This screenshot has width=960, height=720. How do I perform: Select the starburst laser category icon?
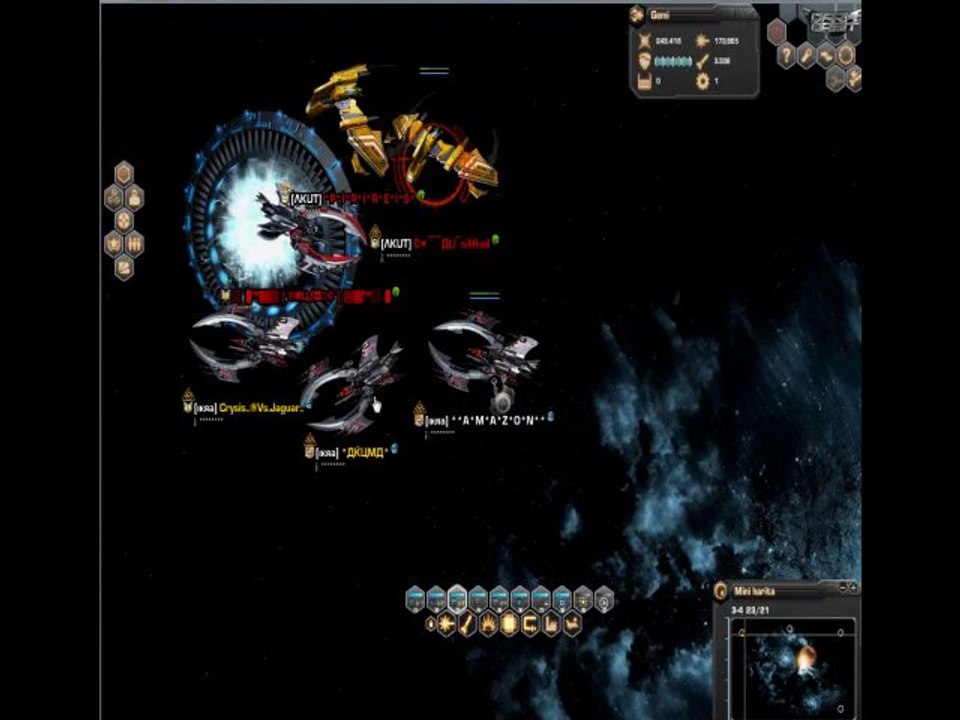(x=447, y=625)
